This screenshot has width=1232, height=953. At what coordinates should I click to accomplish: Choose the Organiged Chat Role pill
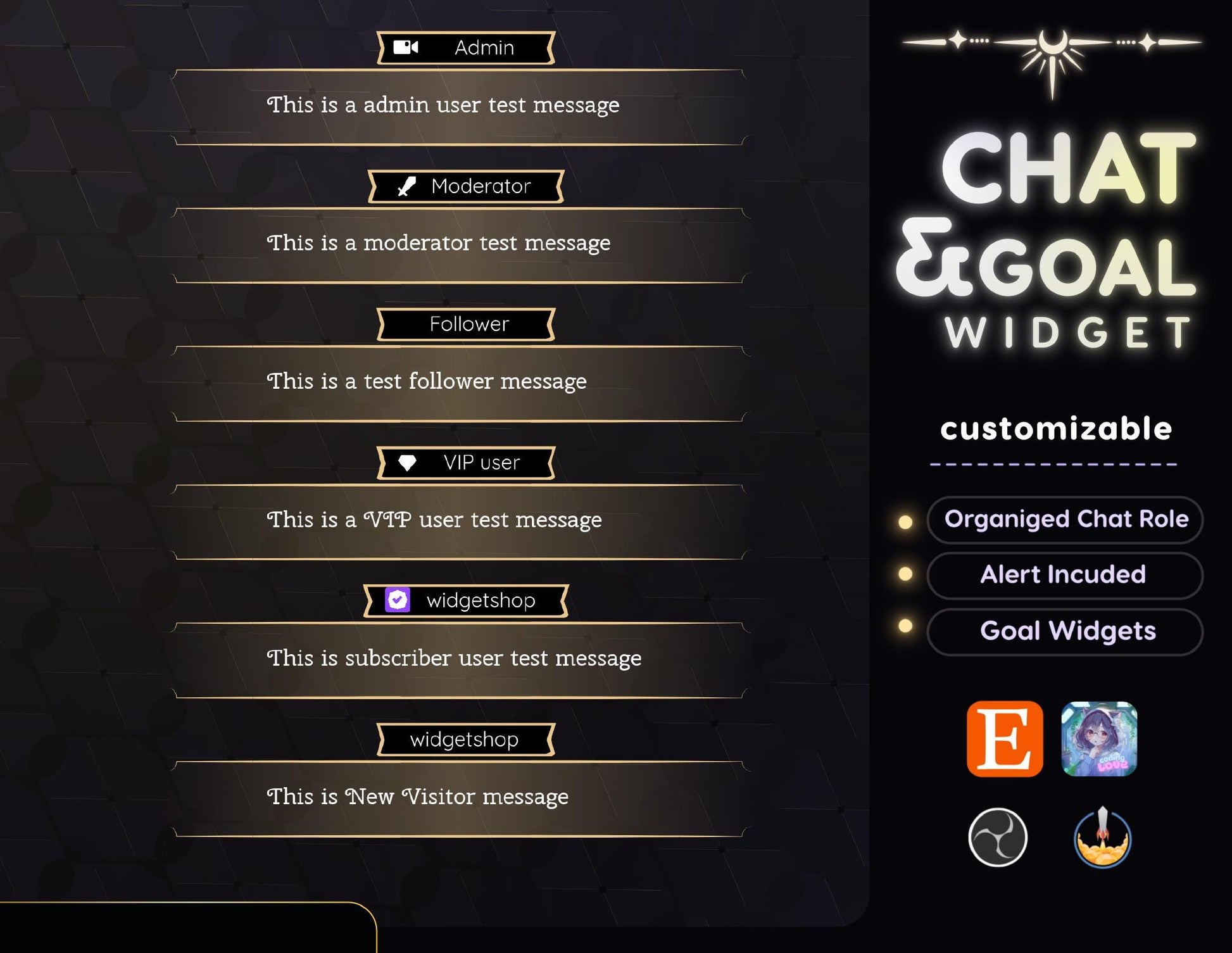coord(1065,519)
